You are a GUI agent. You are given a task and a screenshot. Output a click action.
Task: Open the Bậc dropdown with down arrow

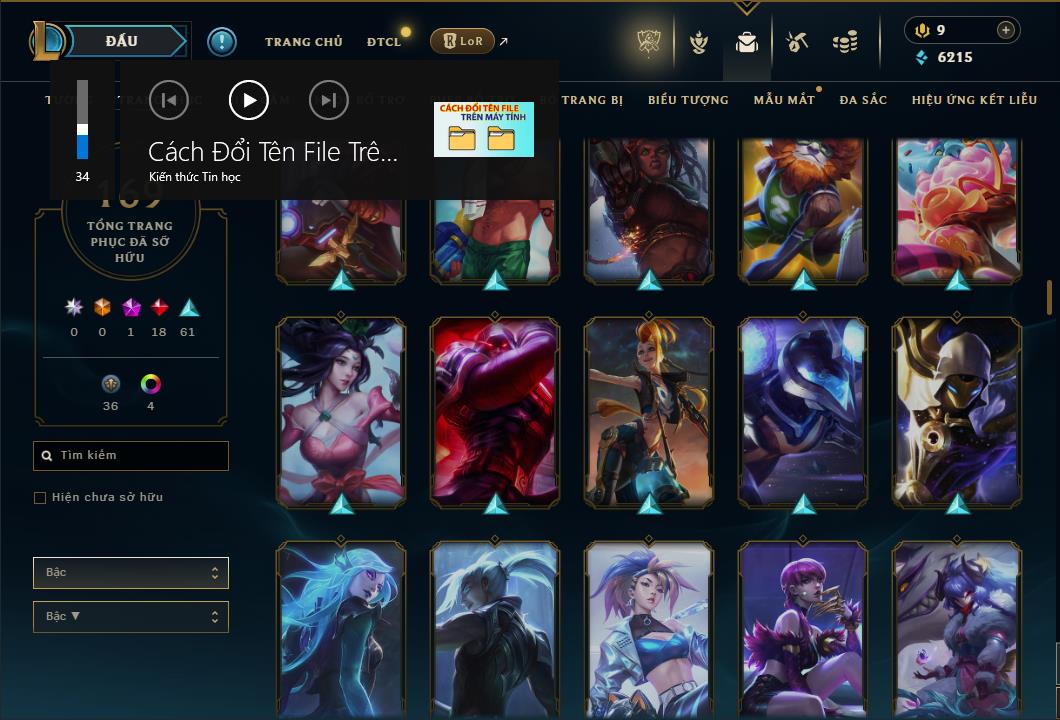(x=131, y=617)
